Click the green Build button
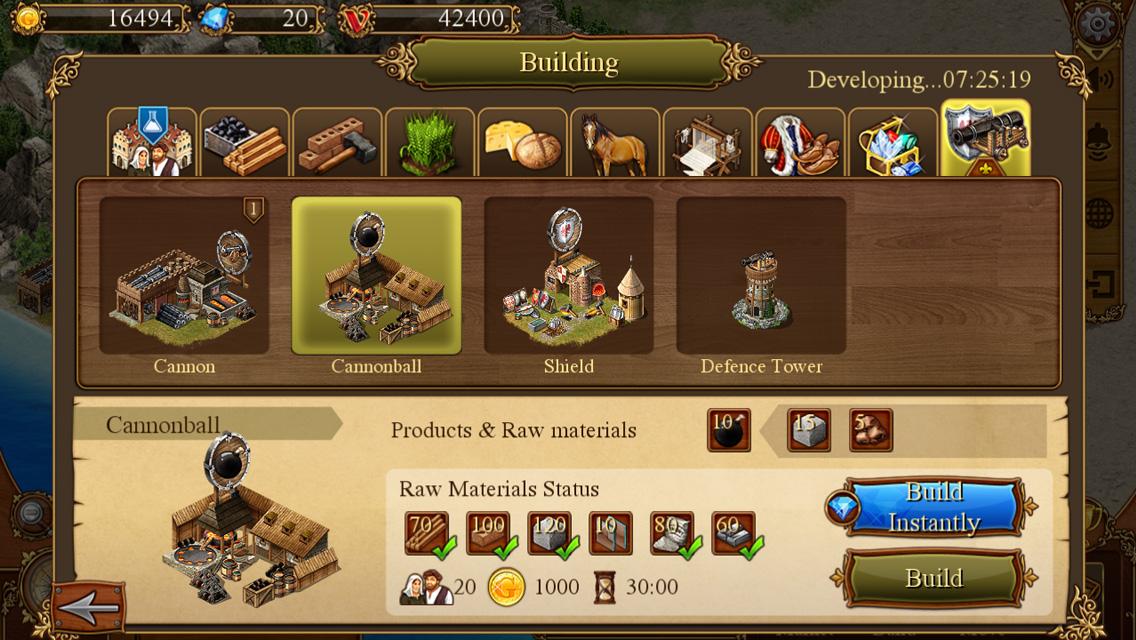 point(934,578)
